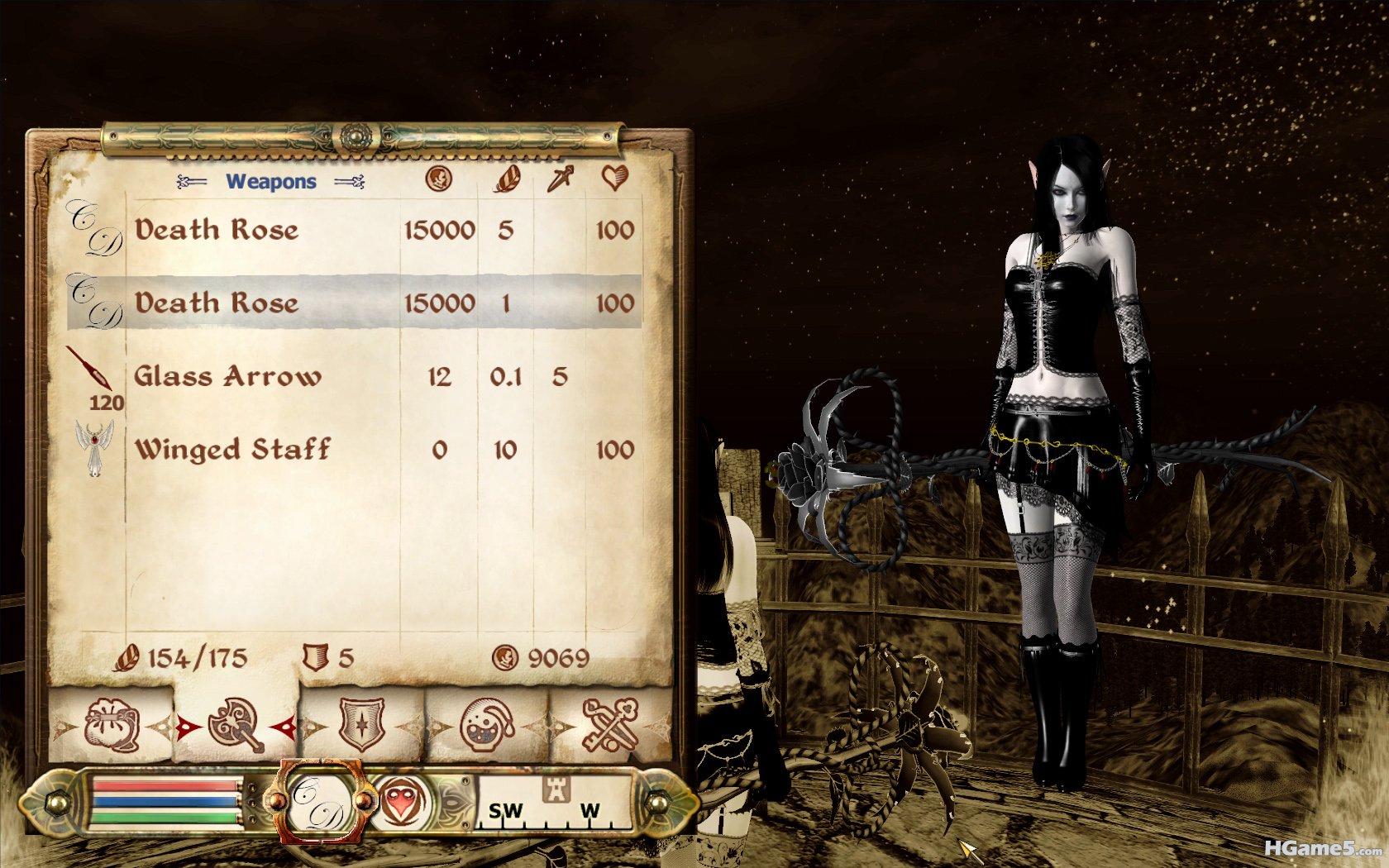
Task: Click the equipped weapon CD icon
Action: [x=319, y=802]
